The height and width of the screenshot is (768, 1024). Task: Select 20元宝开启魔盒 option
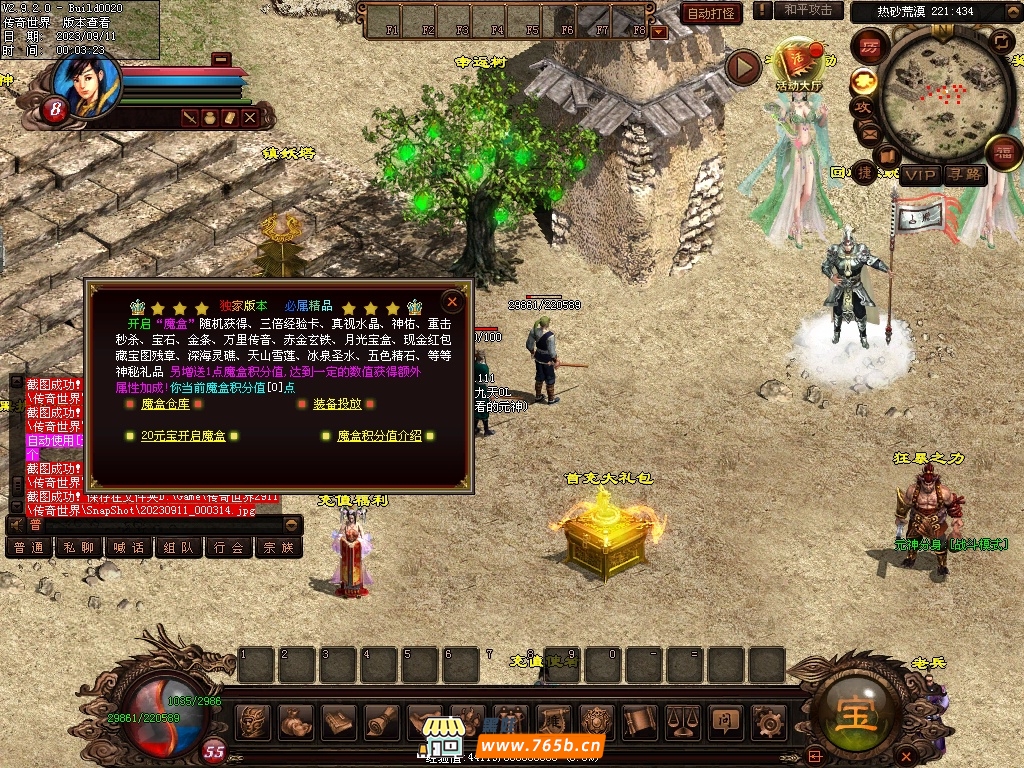click(x=183, y=436)
